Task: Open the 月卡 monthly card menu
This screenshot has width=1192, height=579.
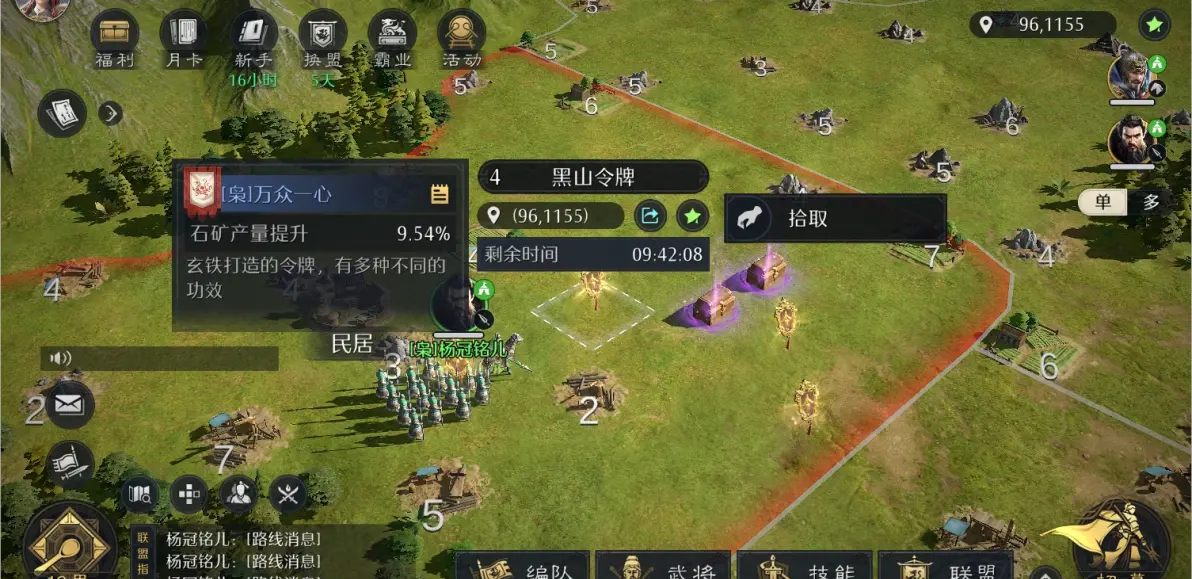Action: pos(183,36)
